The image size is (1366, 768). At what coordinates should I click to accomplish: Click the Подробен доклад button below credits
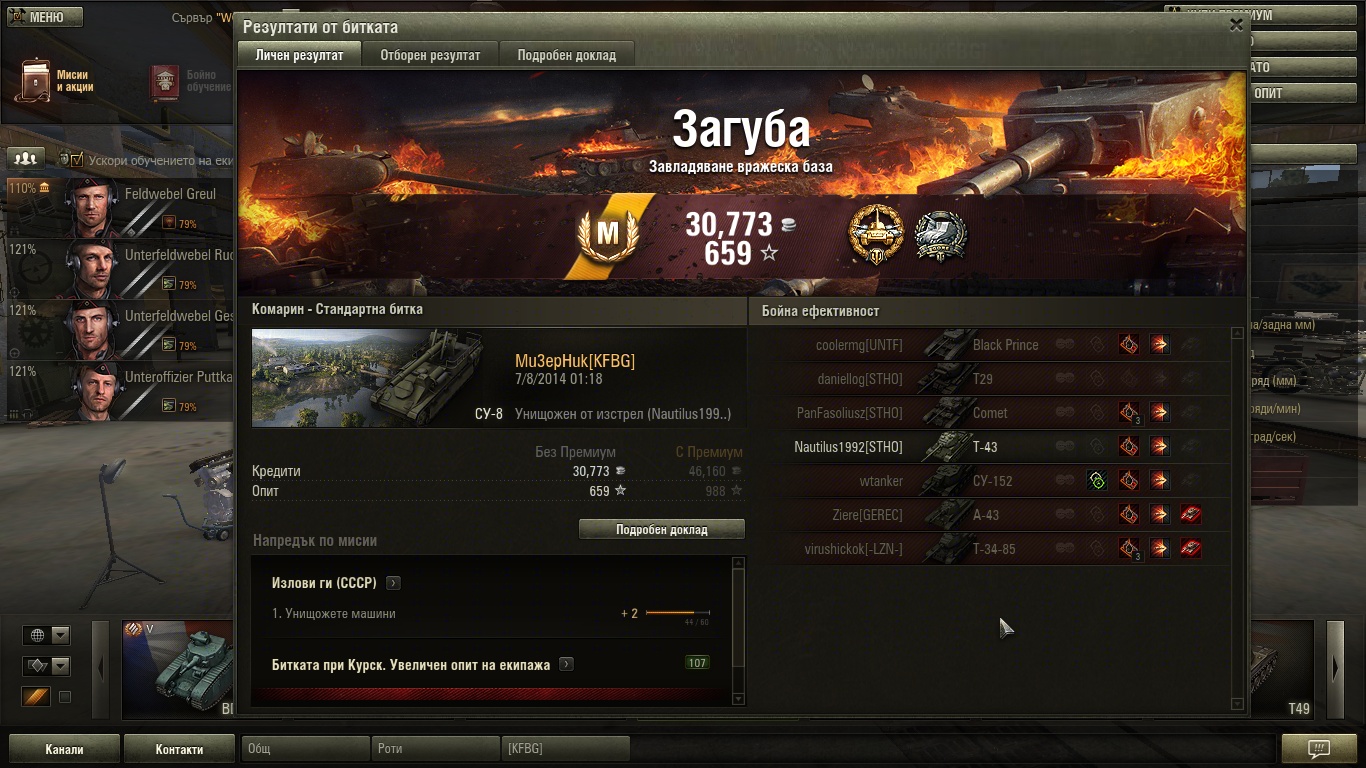[661, 530]
